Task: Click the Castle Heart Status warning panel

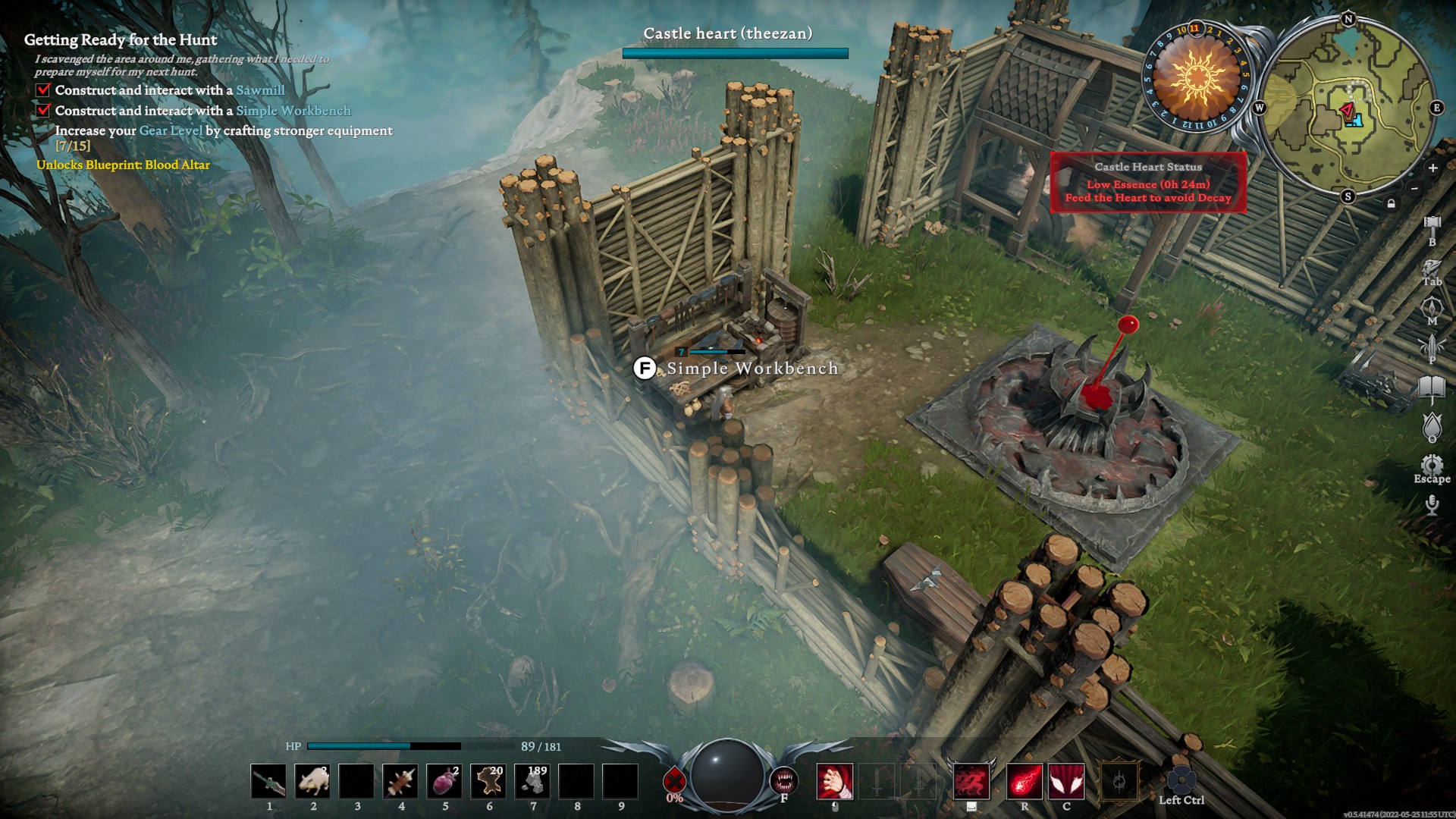Action: [1148, 183]
